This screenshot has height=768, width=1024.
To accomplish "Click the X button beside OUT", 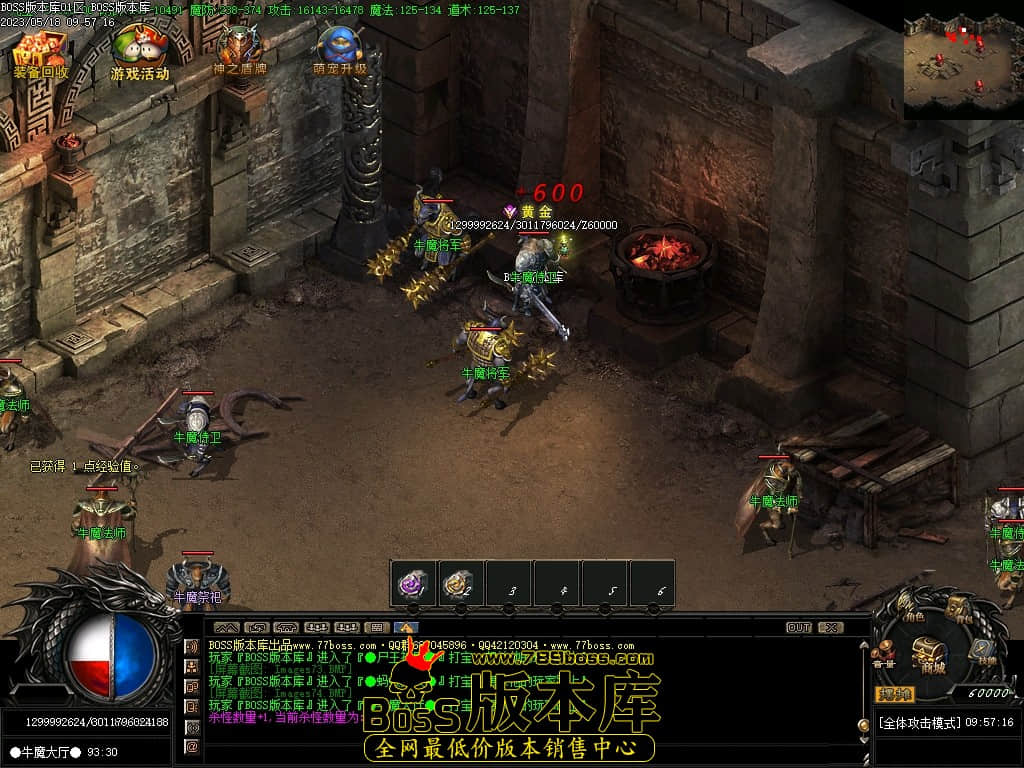I will pyautogui.click(x=830, y=628).
